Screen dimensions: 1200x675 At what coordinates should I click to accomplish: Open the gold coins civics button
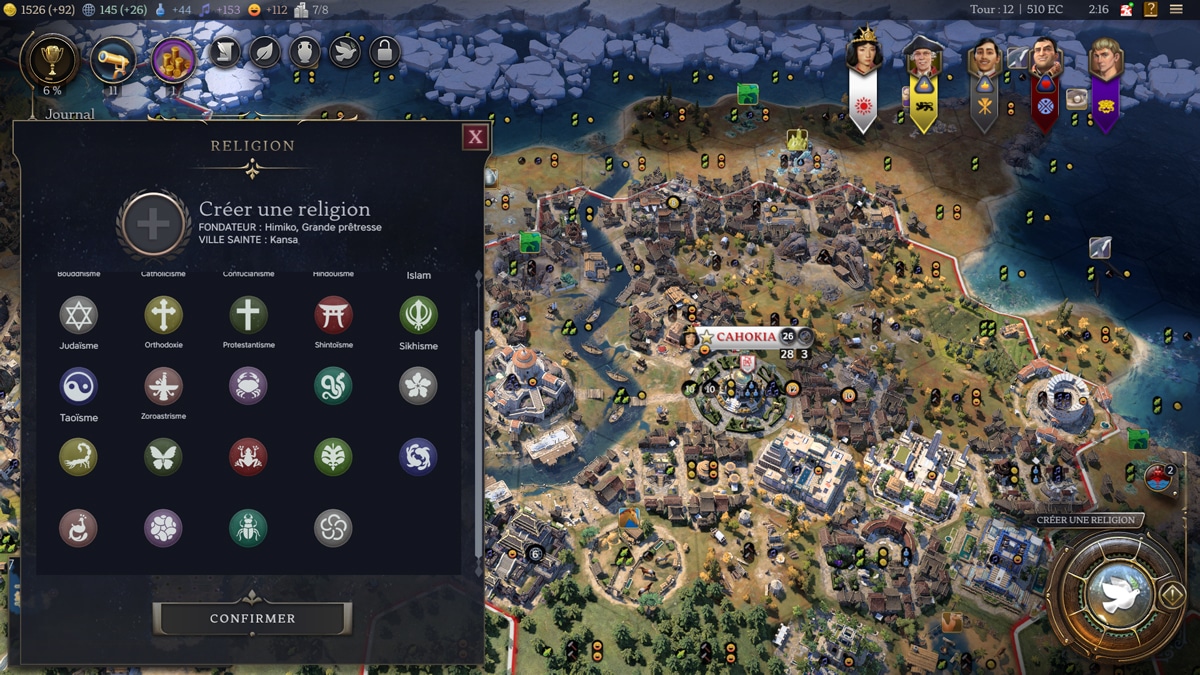(173, 61)
